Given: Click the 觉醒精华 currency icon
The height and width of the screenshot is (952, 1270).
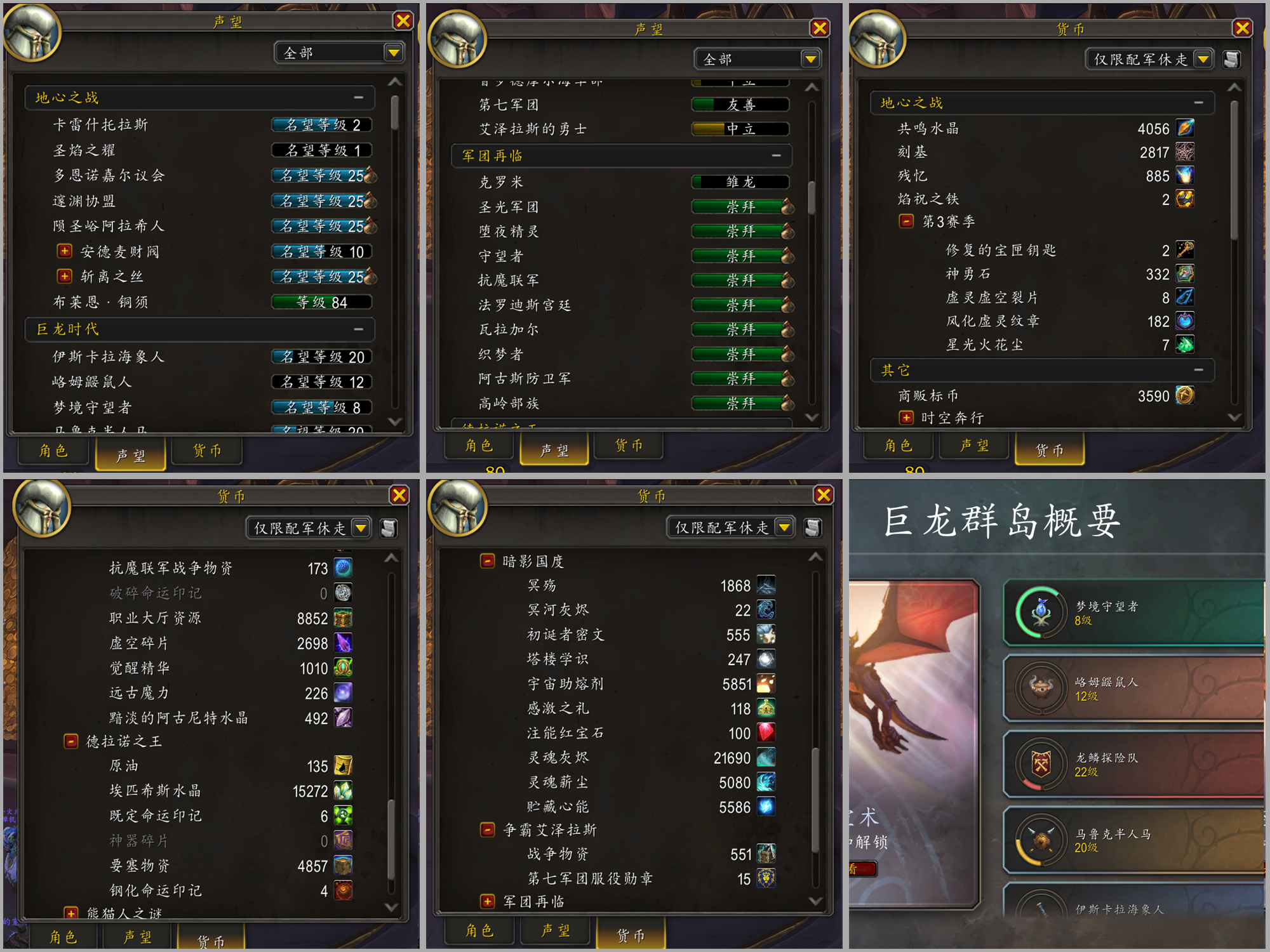Looking at the screenshot, I should [342, 668].
